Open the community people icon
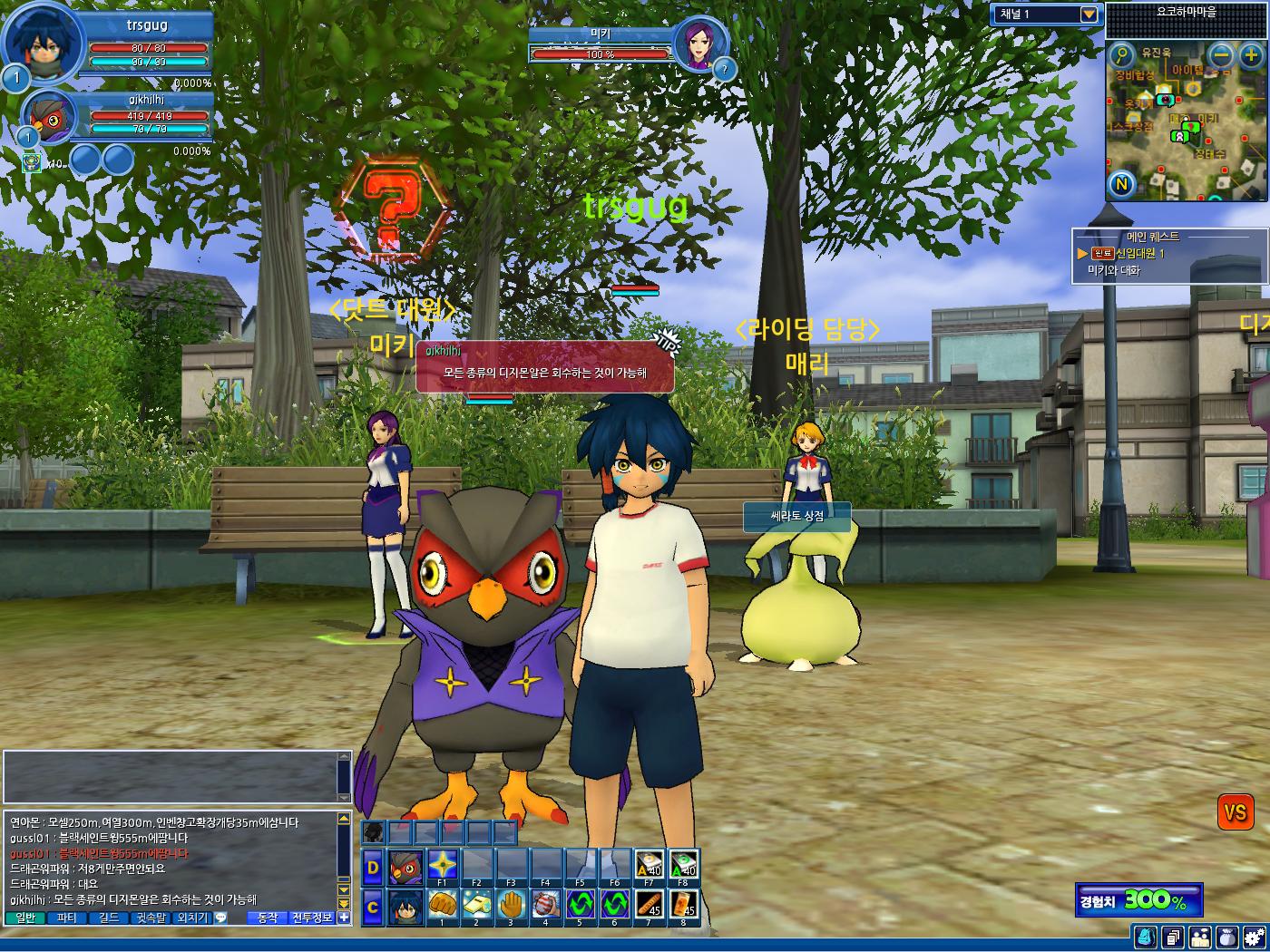The width and height of the screenshot is (1270, 952). point(1200,937)
